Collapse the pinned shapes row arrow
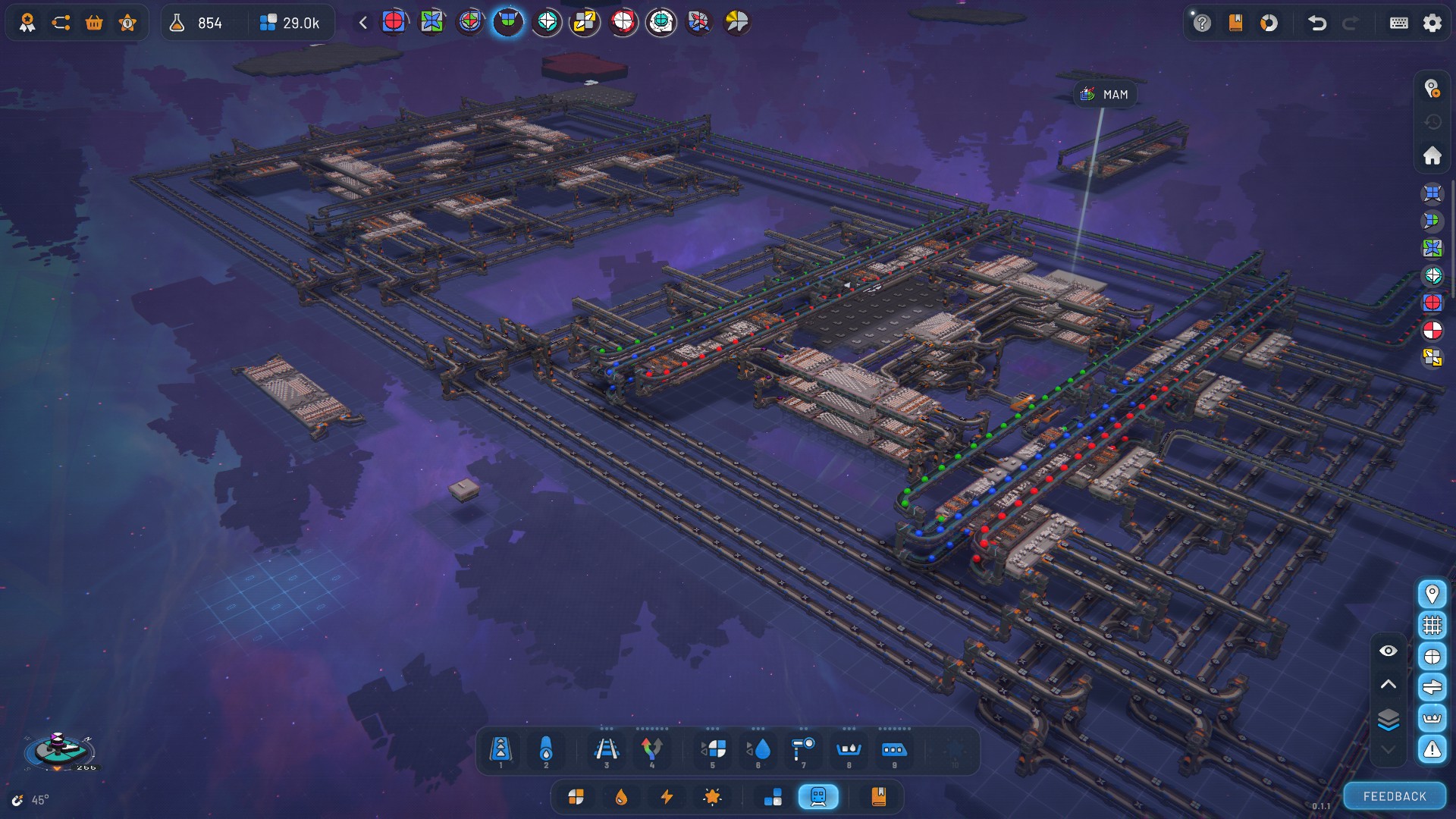 tap(363, 23)
